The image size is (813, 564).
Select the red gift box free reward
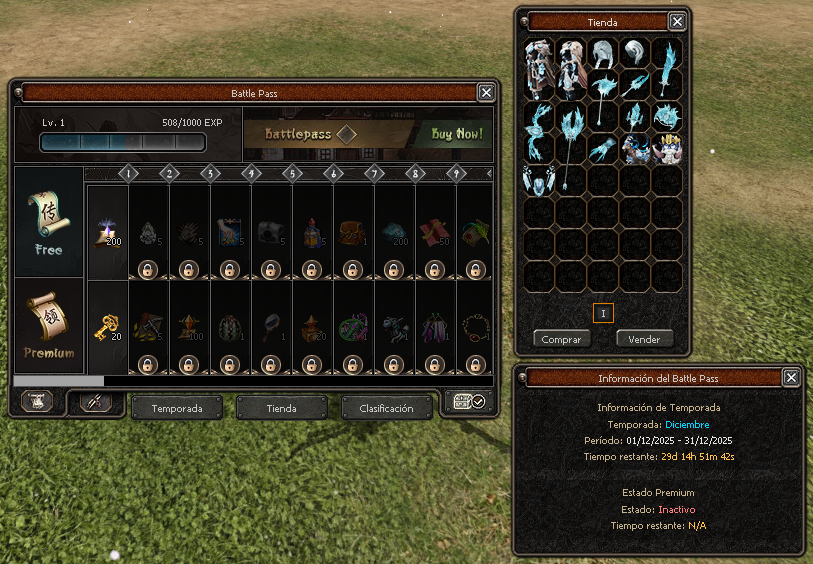tap(434, 232)
